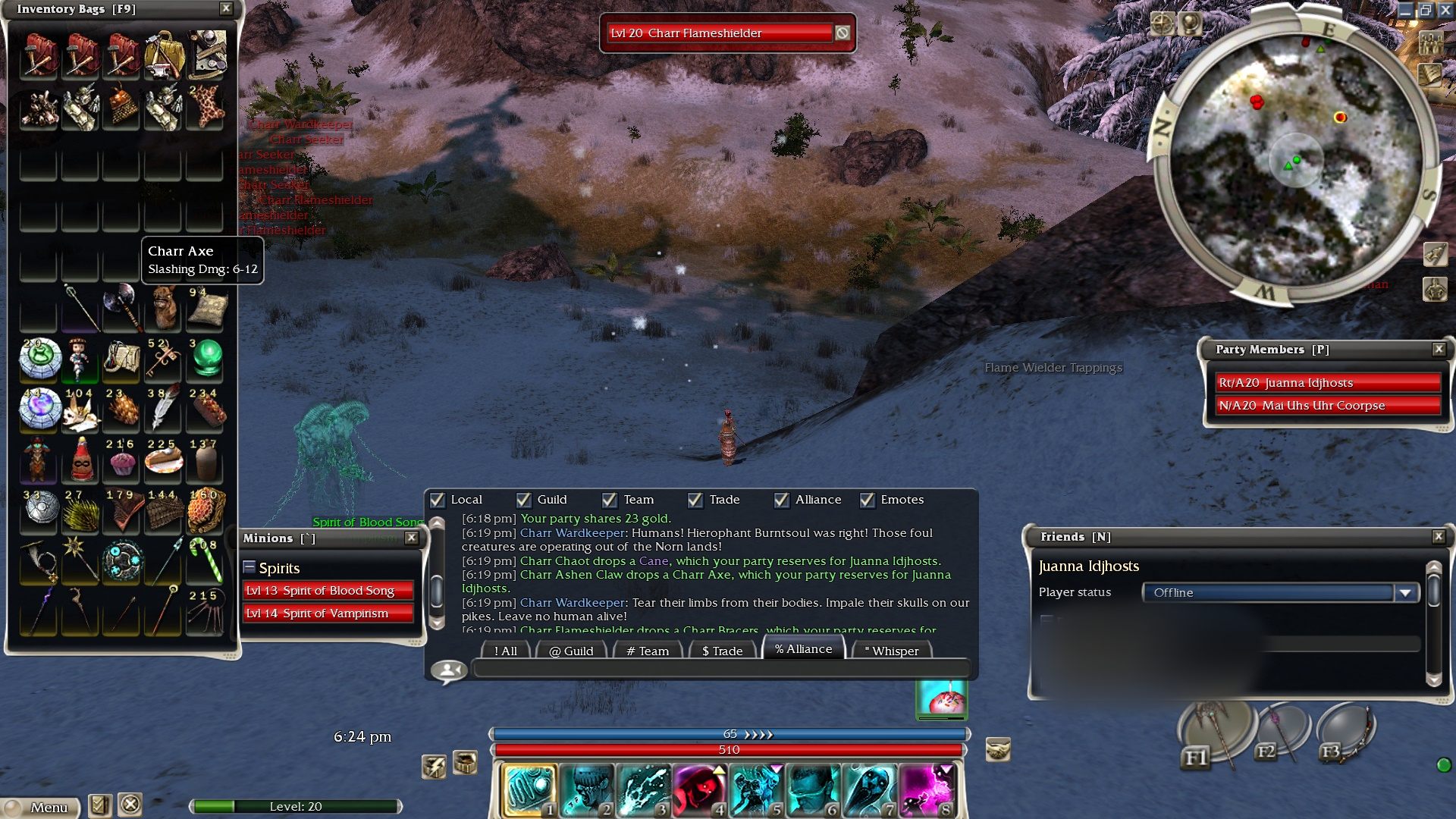The image size is (1456, 819).
Task: Choose the Guild chat channel tab
Action: [x=571, y=651]
